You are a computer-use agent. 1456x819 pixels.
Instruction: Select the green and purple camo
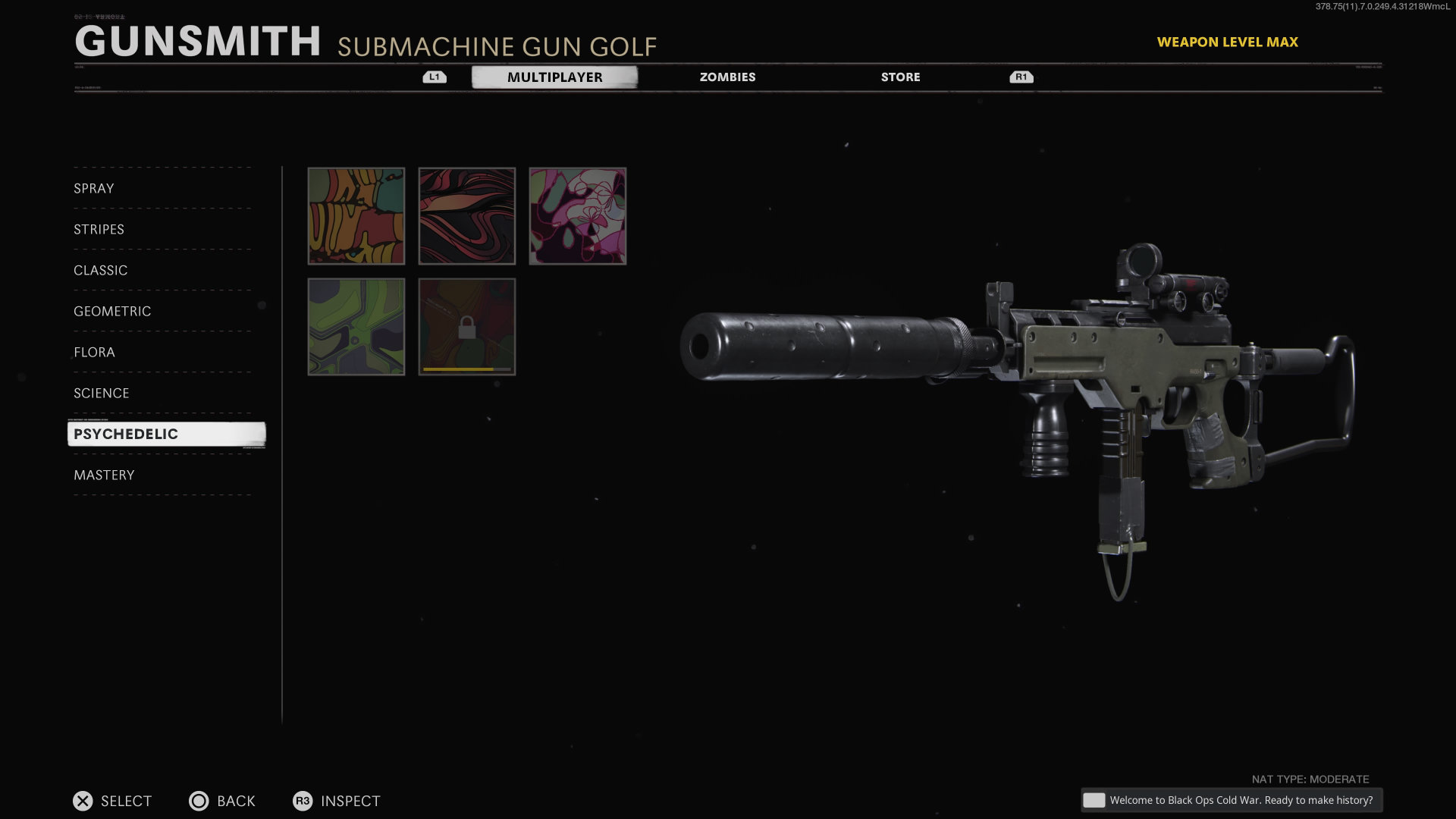(356, 327)
